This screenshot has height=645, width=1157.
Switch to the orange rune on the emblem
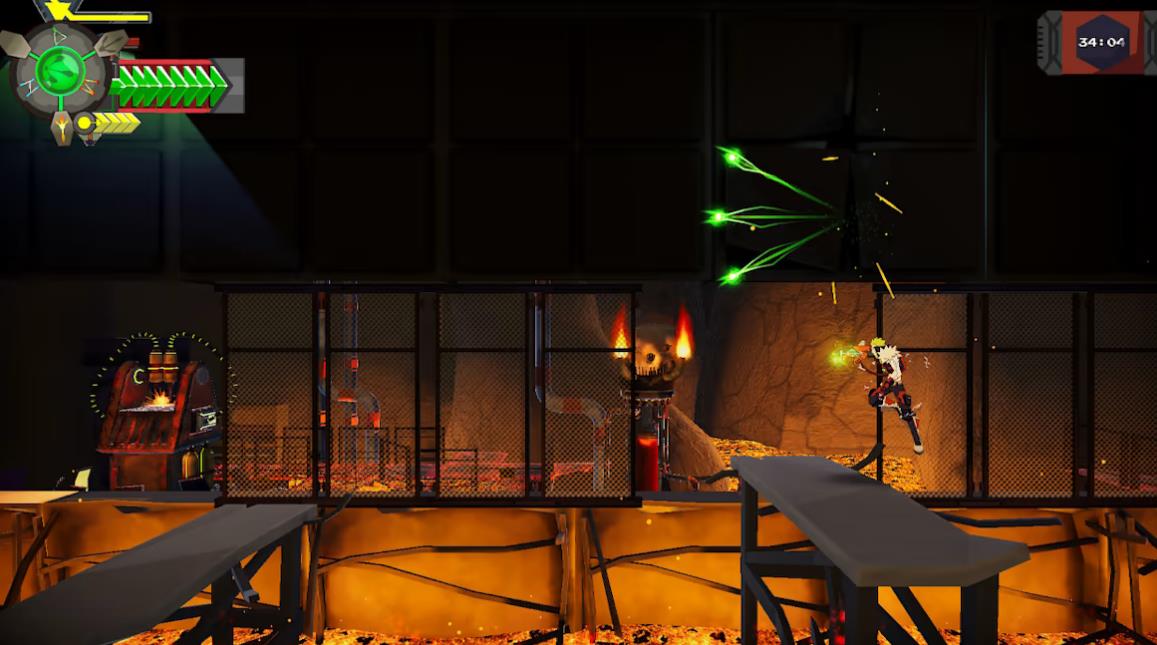[89, 87]
